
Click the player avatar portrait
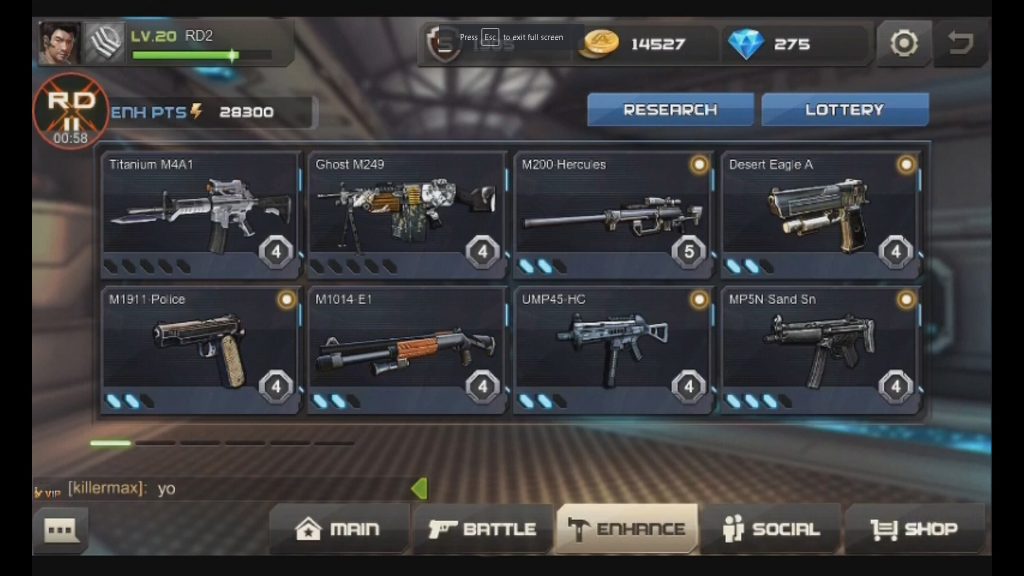pyautogui.click(x=59, y=43)
